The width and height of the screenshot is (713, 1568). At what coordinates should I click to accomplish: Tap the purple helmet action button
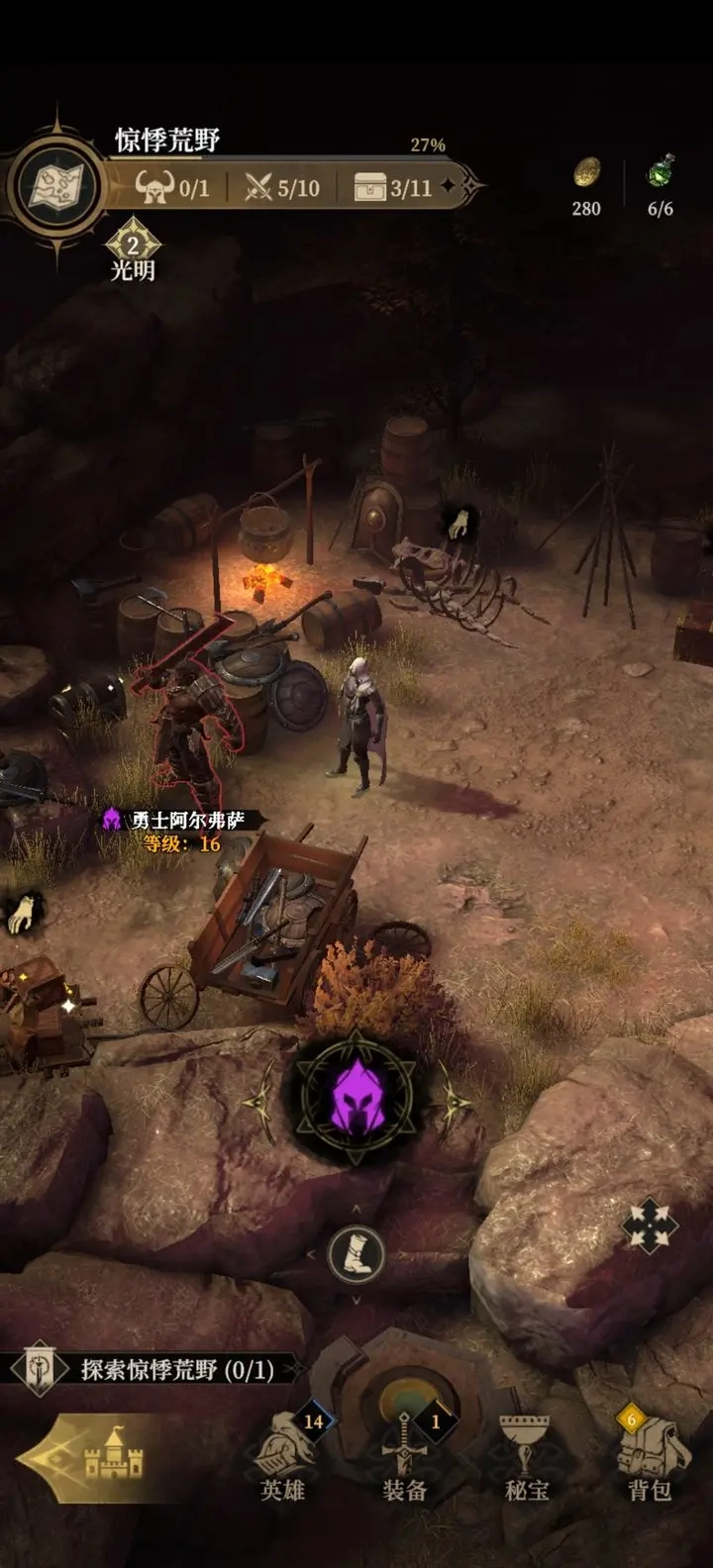356,1099
